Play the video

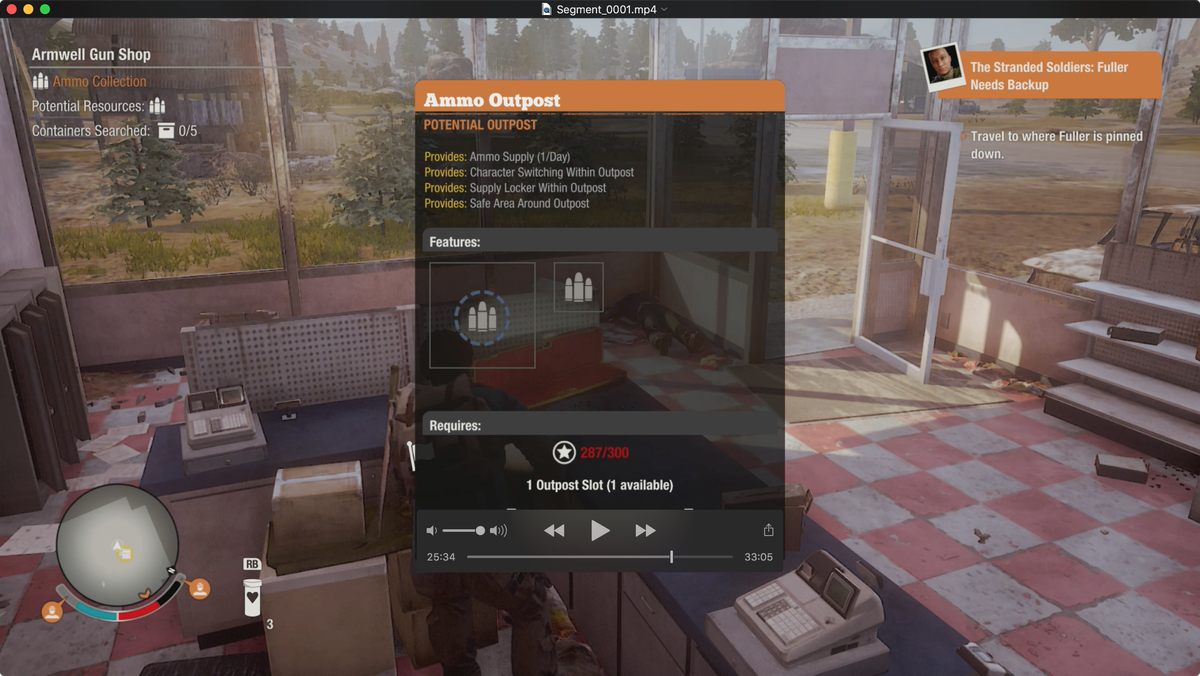pos(600,530)
